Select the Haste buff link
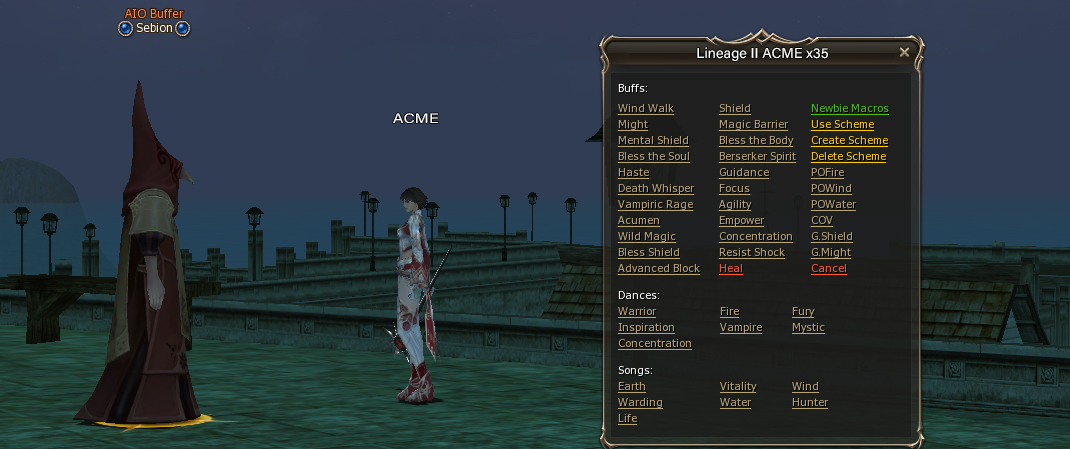This screenshot has width=1070, height=449. [633, 172]
